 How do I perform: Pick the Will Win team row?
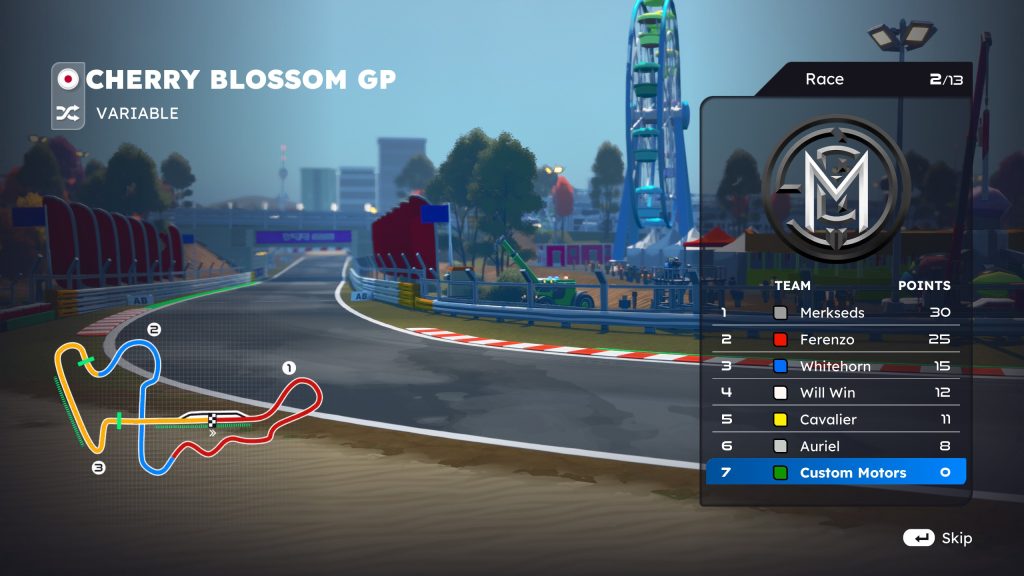pos(835,393)
